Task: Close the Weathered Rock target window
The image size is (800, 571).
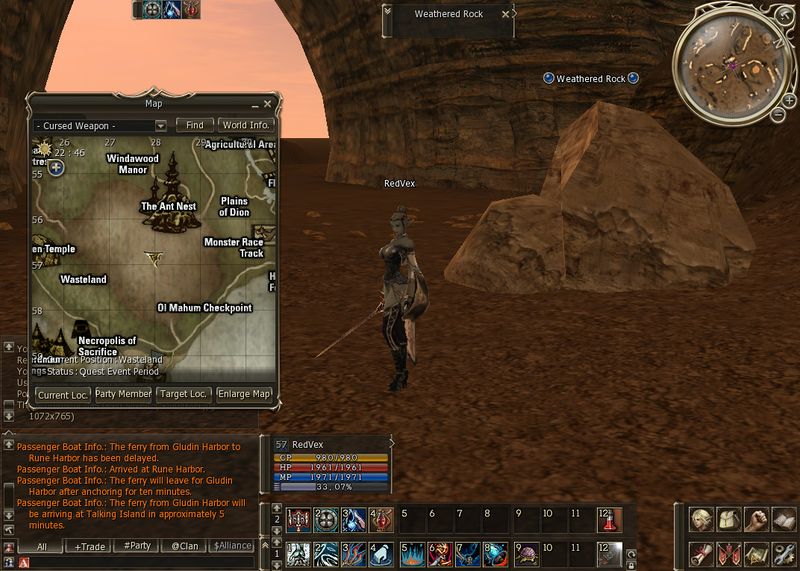Action: pos(505,14)
